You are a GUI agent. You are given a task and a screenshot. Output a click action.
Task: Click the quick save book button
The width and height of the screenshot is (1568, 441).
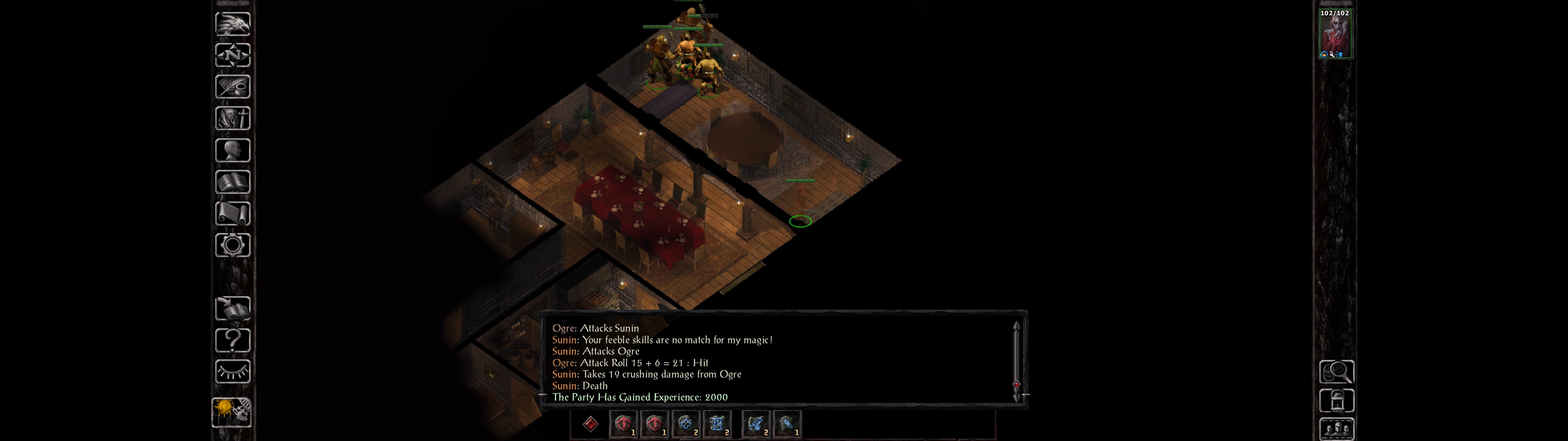[232, 308]
